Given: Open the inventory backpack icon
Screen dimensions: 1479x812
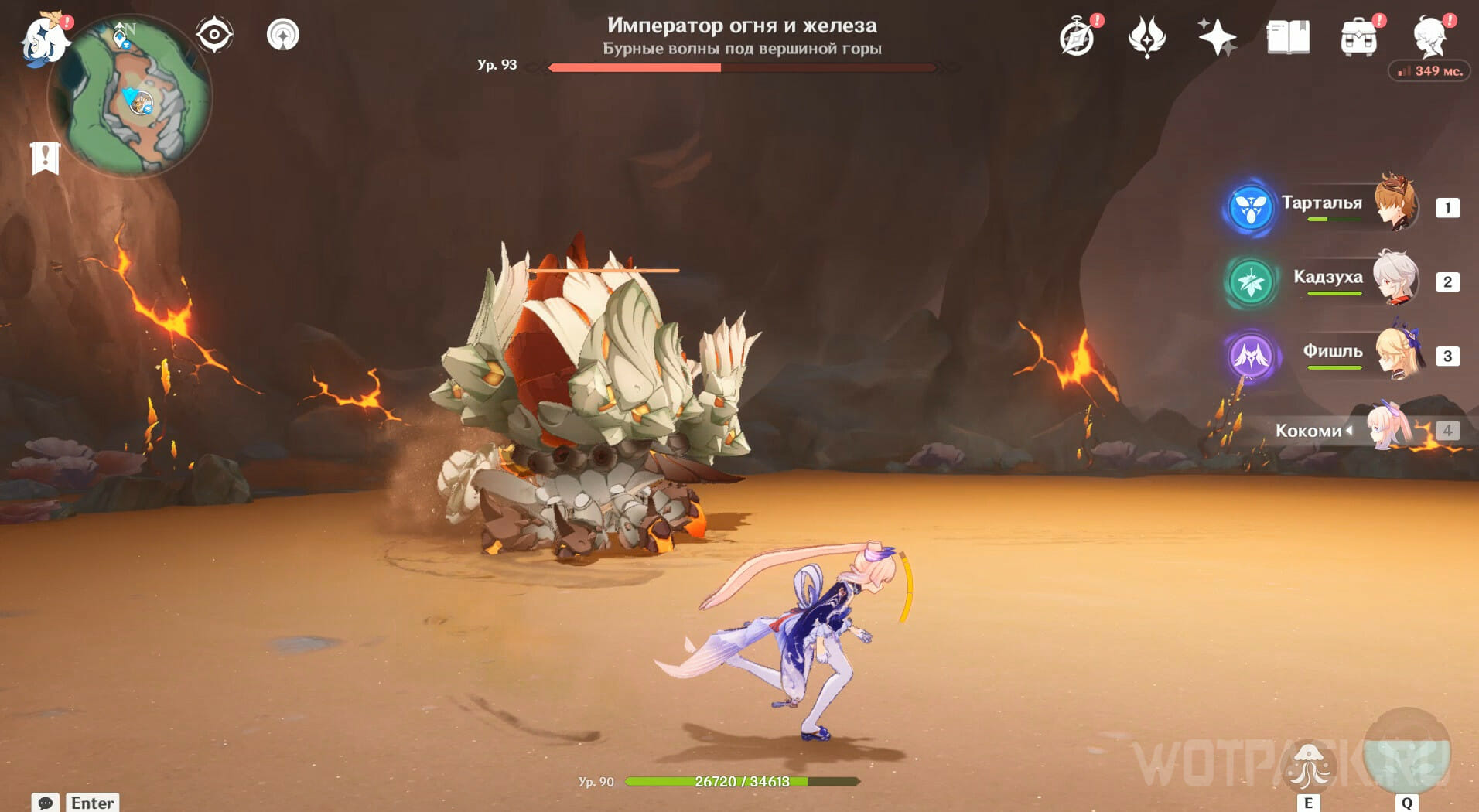Looking at the screenshot, I should point(1358,38).
